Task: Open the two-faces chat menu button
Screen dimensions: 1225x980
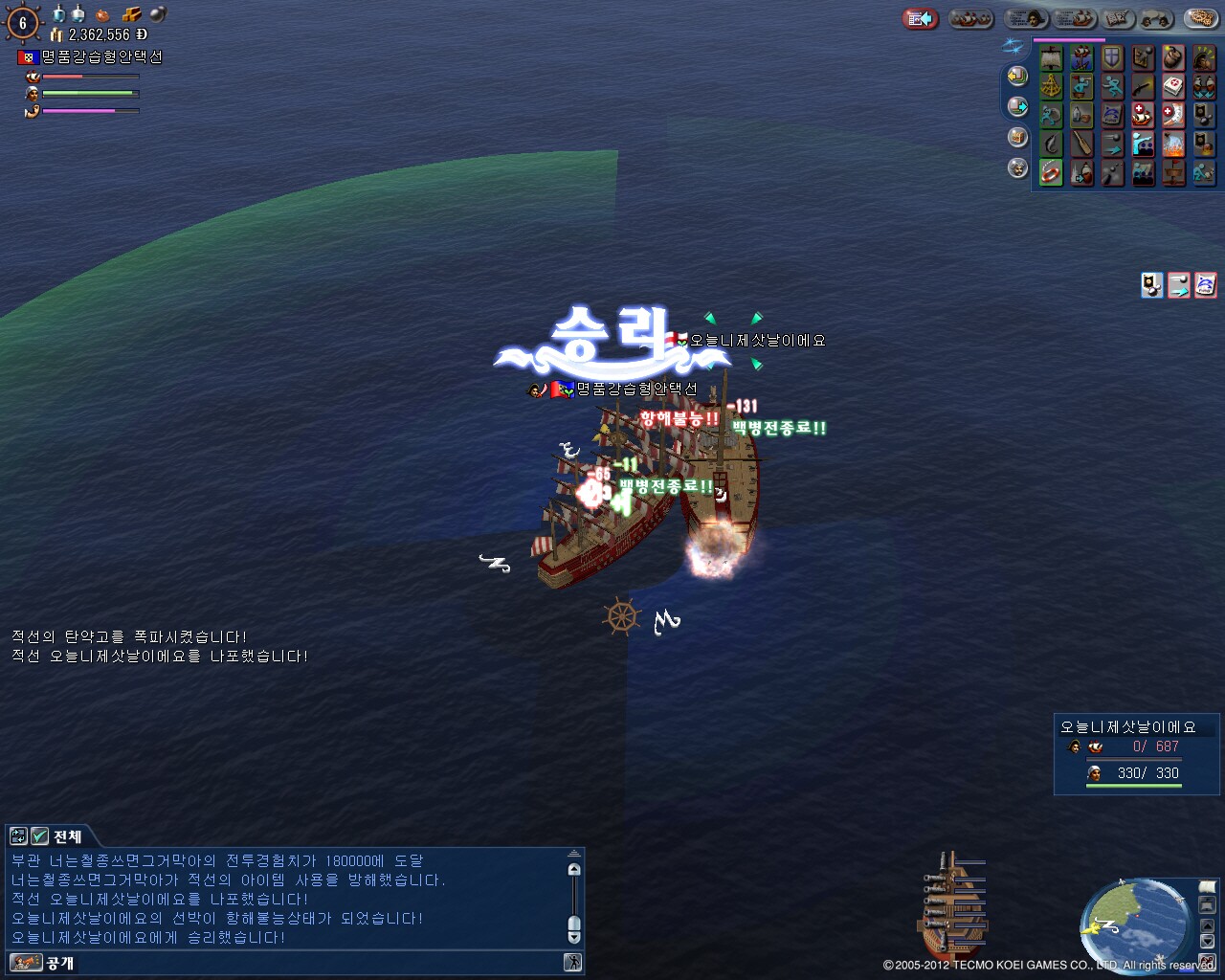Action: (x=1155, y=19)
